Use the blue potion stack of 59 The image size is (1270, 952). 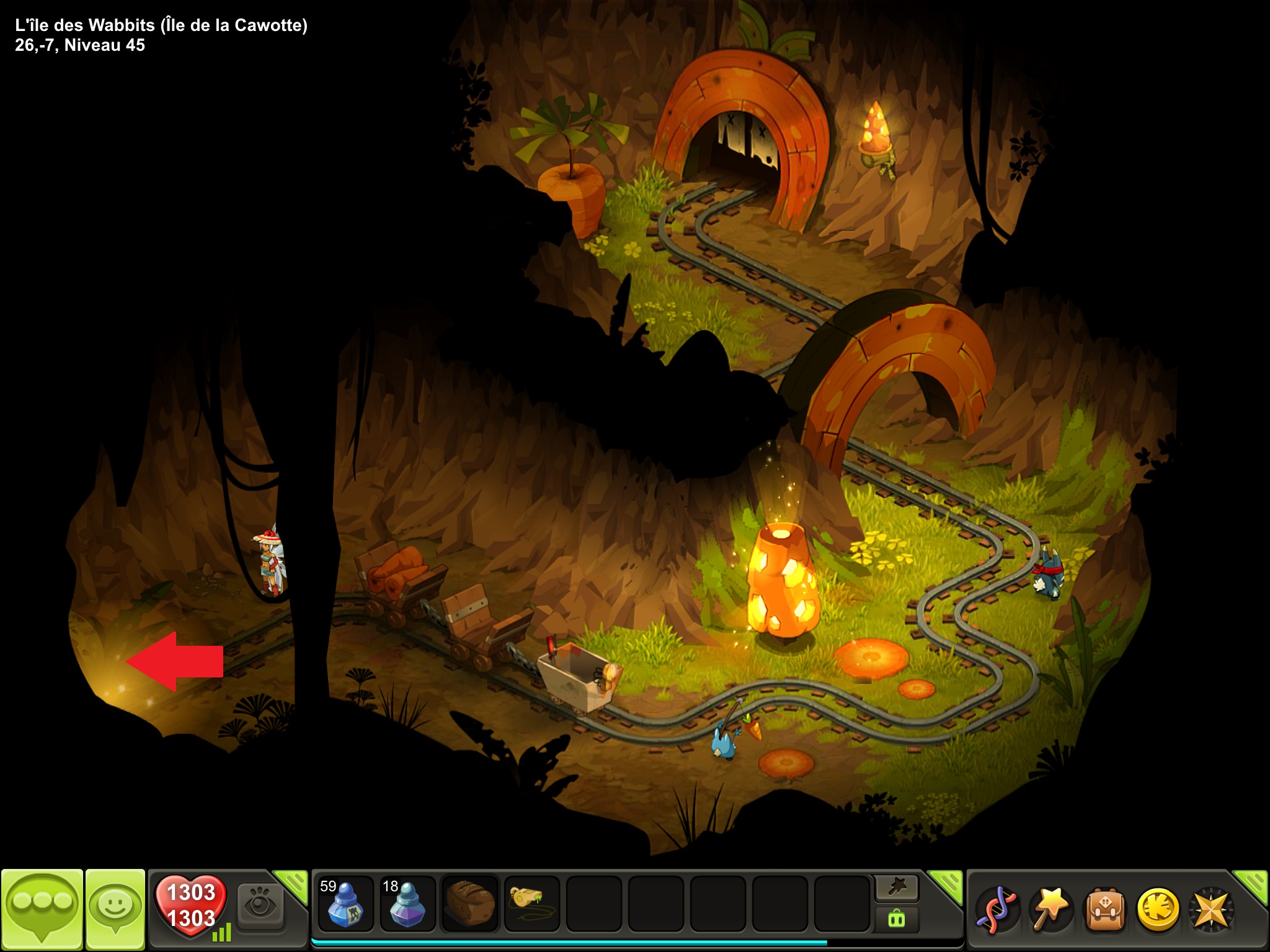click(345, 904)
